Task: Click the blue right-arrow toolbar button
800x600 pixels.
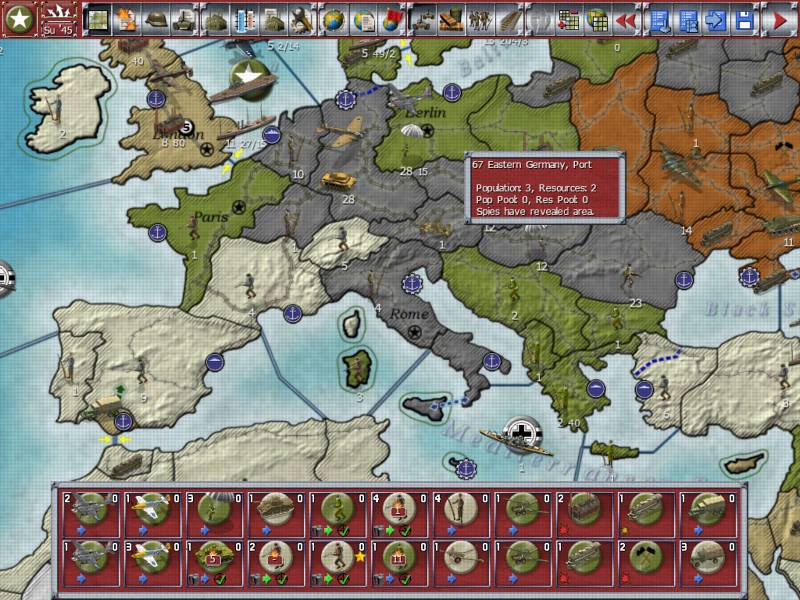Action: pyautogui.click(x=715, y=19)
